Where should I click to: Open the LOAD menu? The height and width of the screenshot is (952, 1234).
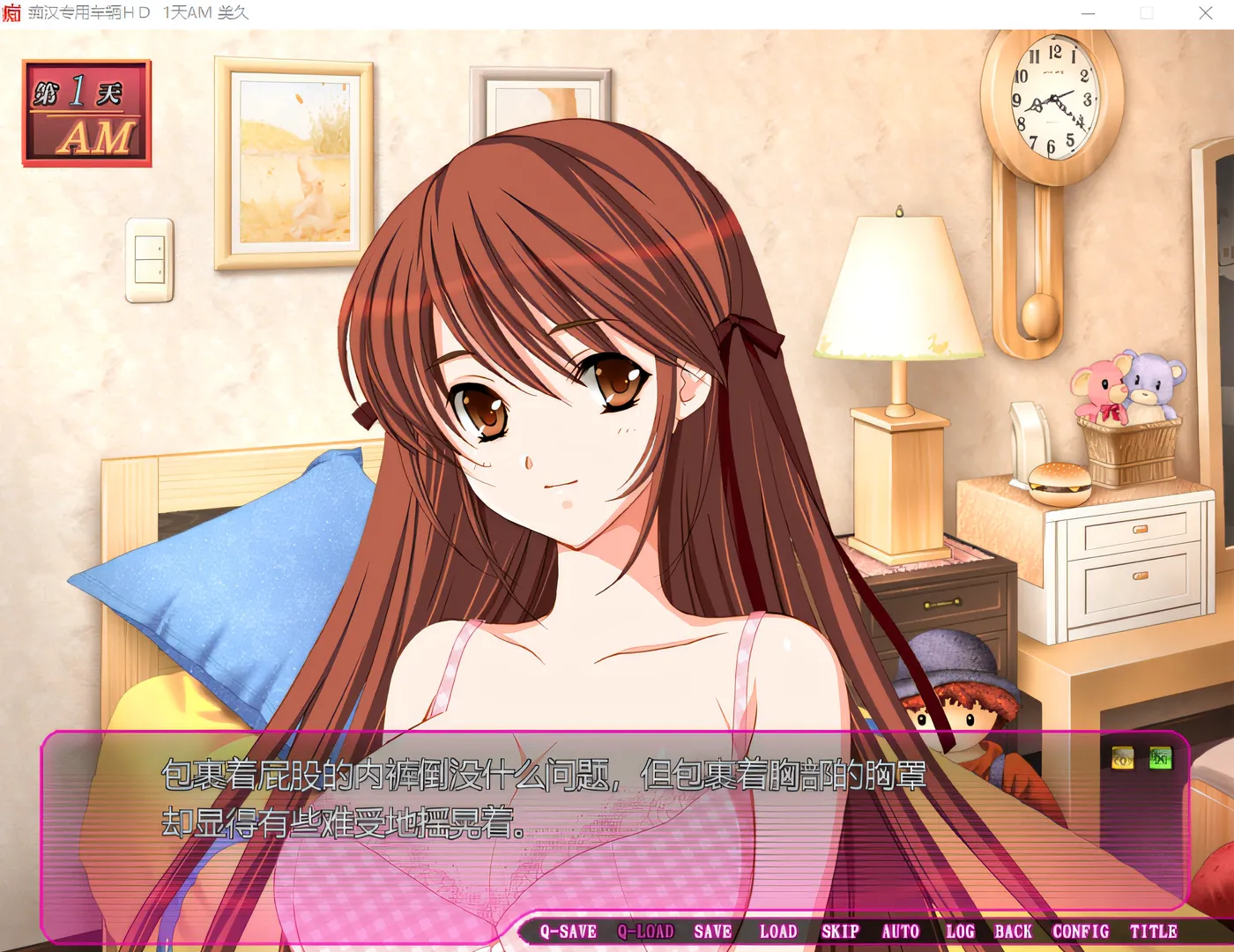click(779, 931)
